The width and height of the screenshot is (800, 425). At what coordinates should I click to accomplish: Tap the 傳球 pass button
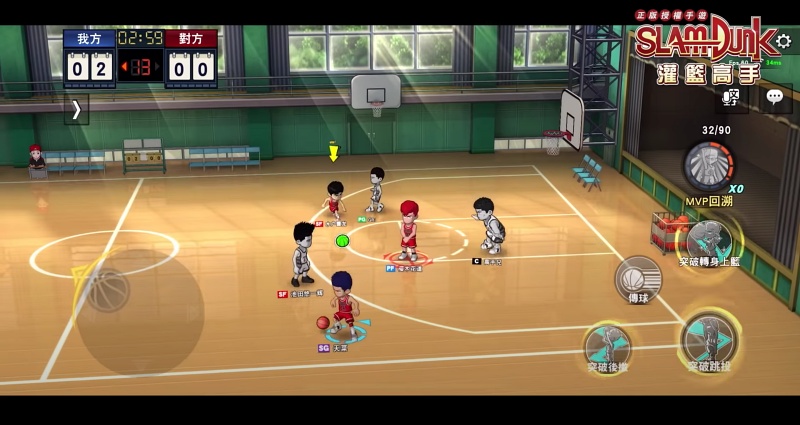637,278
